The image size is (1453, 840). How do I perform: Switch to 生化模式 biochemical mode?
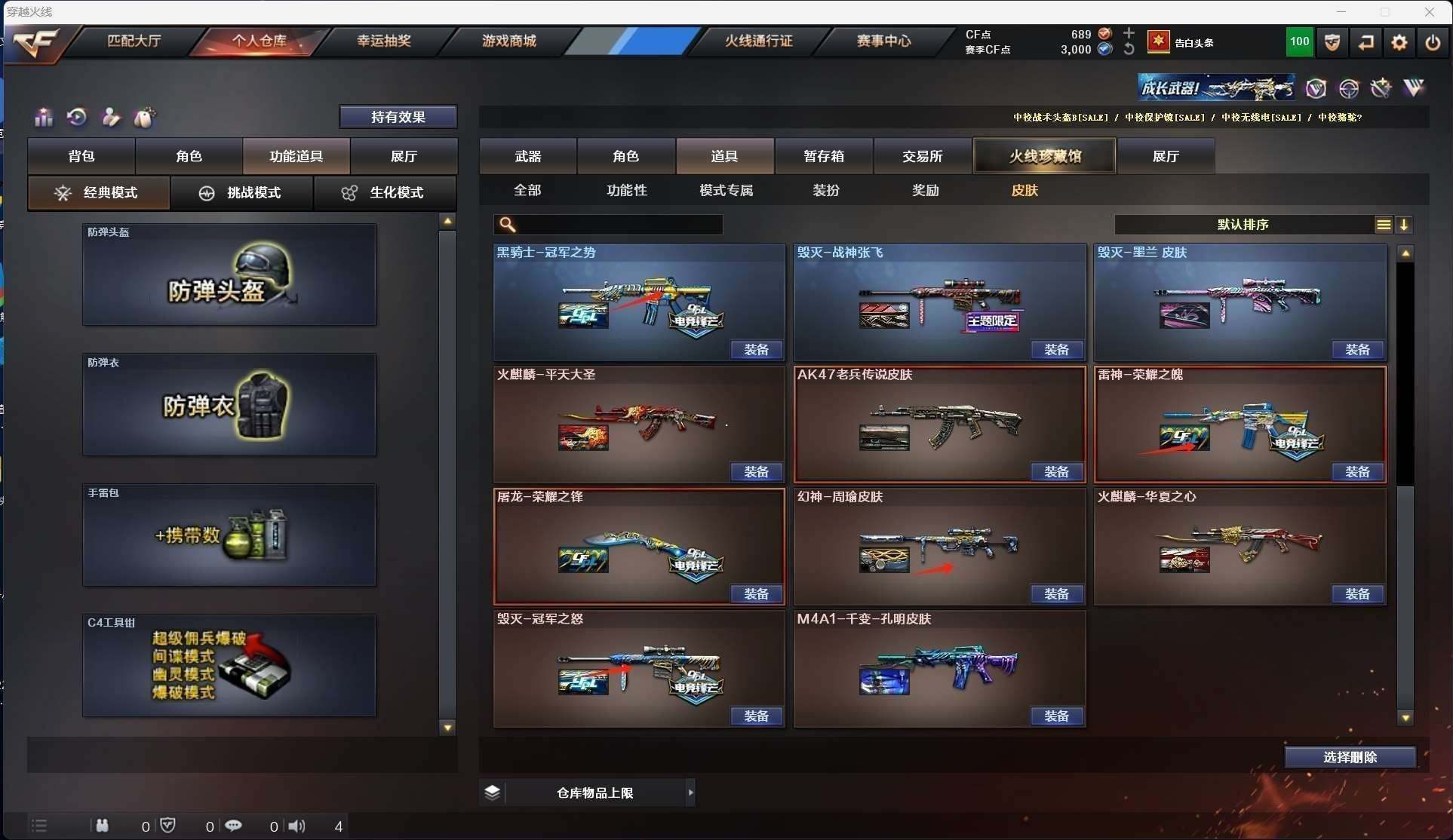point(385,193)
